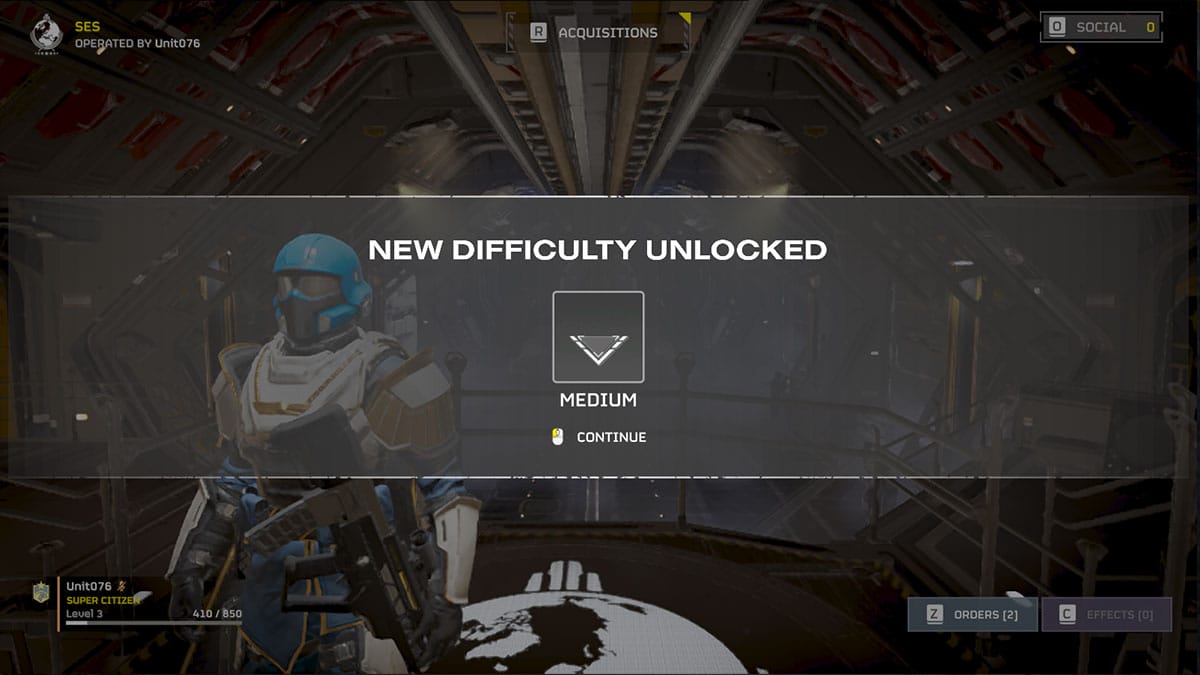Open the Social panel

[1100, 27]
